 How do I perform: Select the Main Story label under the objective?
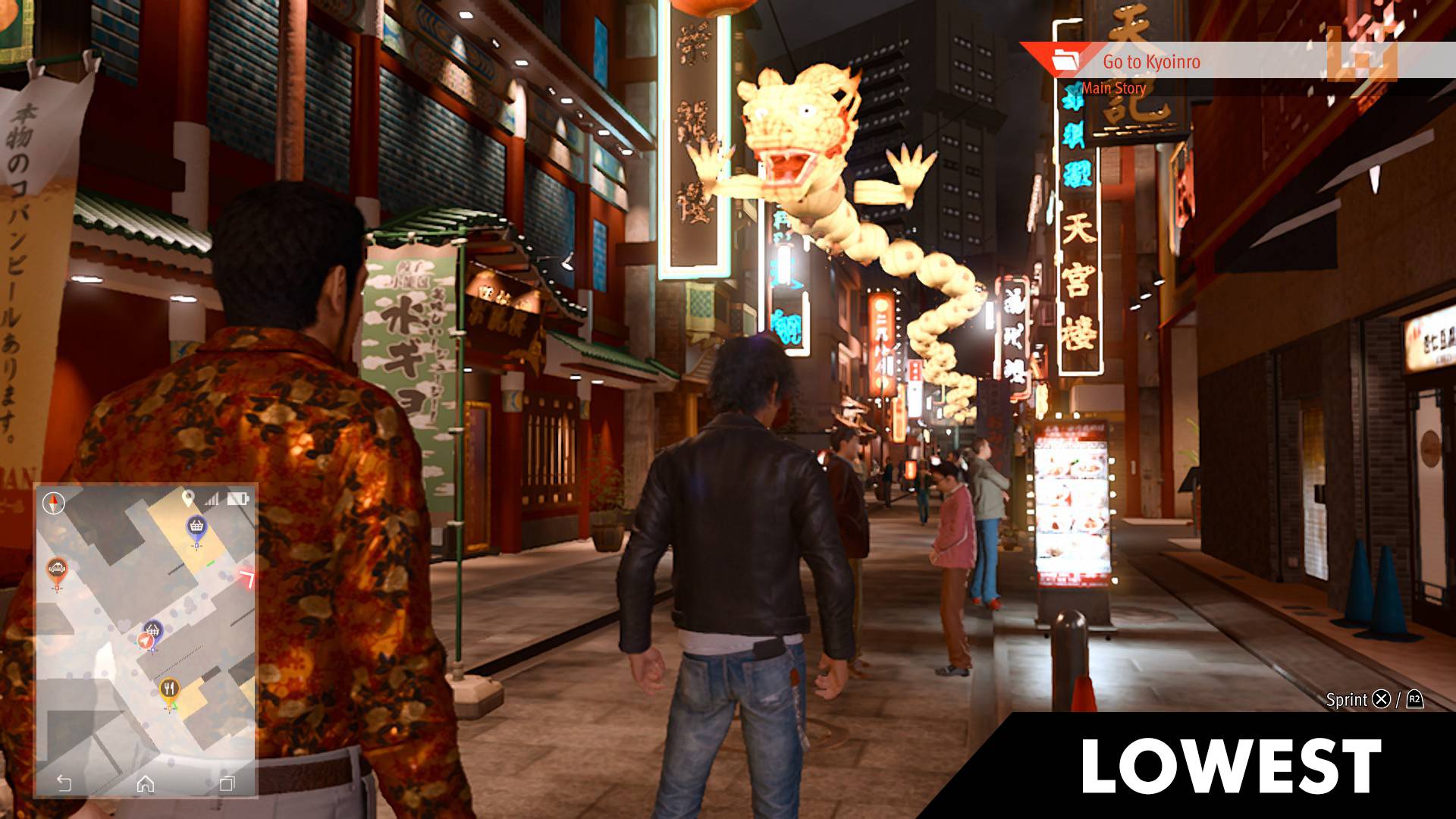pyautogui.click(x=1112, y=88)
